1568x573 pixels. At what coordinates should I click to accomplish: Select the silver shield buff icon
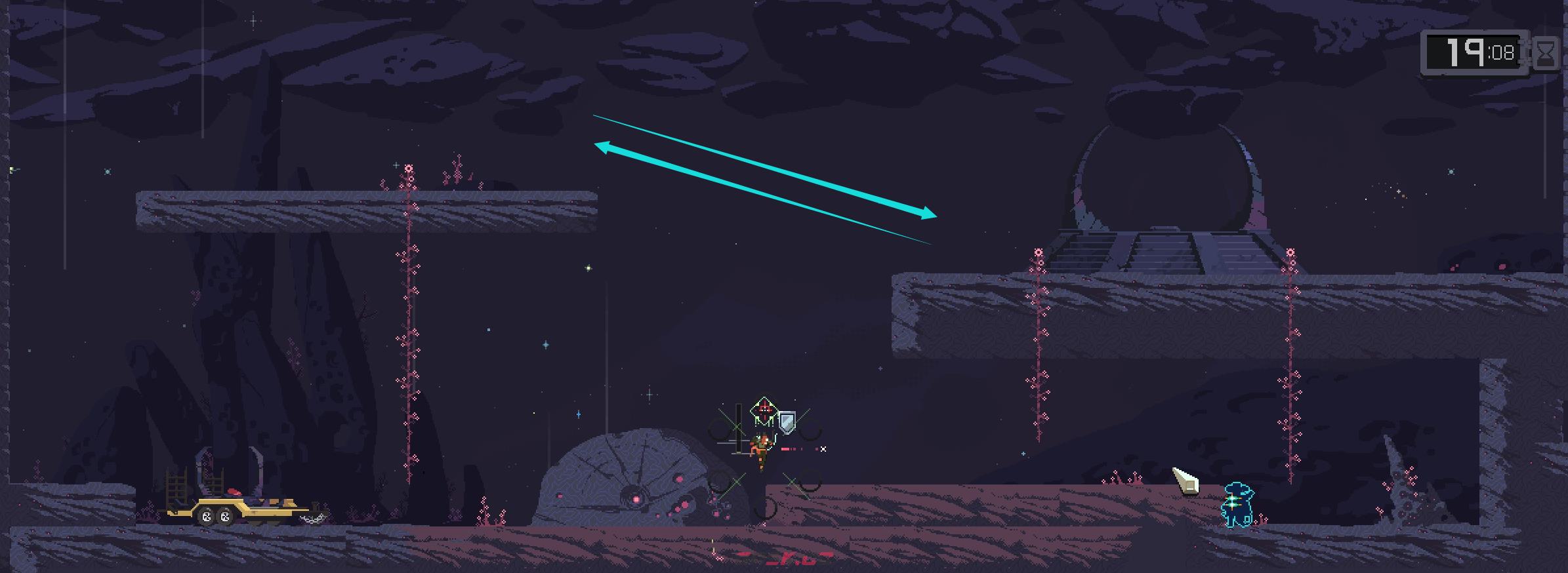coord(787,422)
